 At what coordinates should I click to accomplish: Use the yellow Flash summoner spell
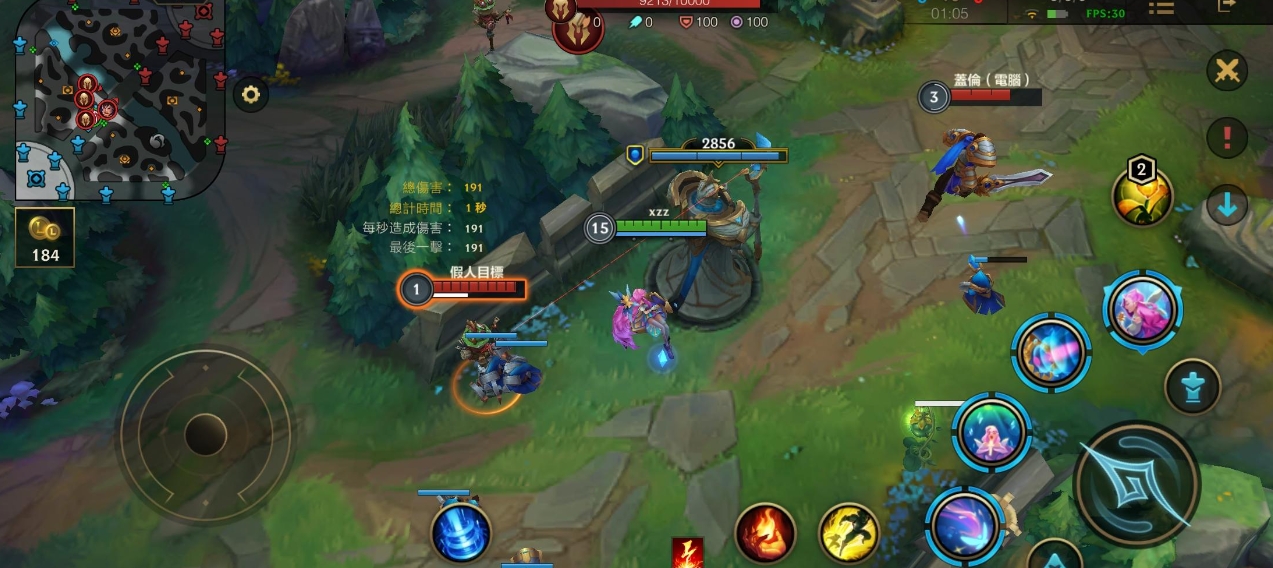849,533
